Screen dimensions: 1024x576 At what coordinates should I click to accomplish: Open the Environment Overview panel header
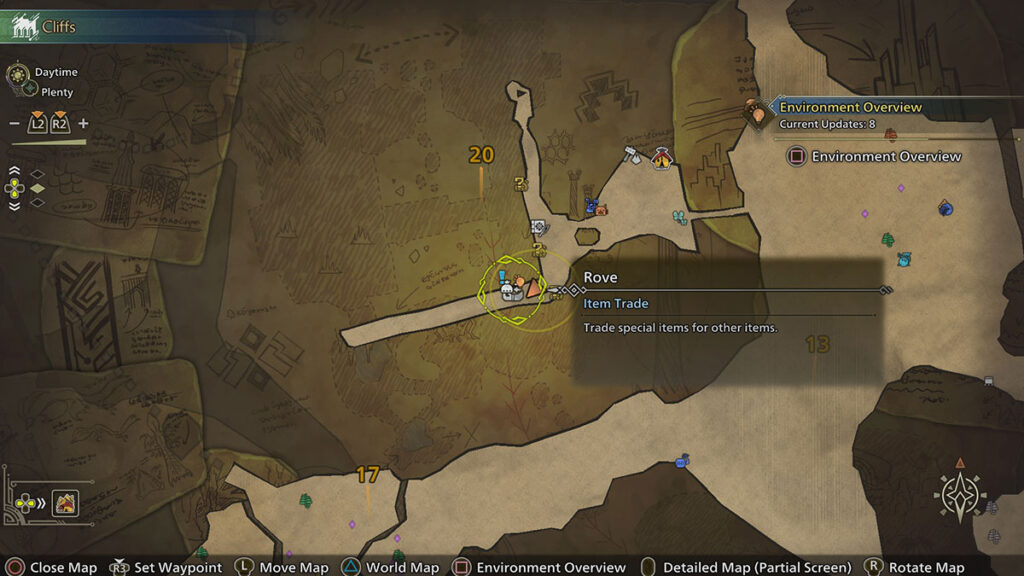[x=850, y=108]
